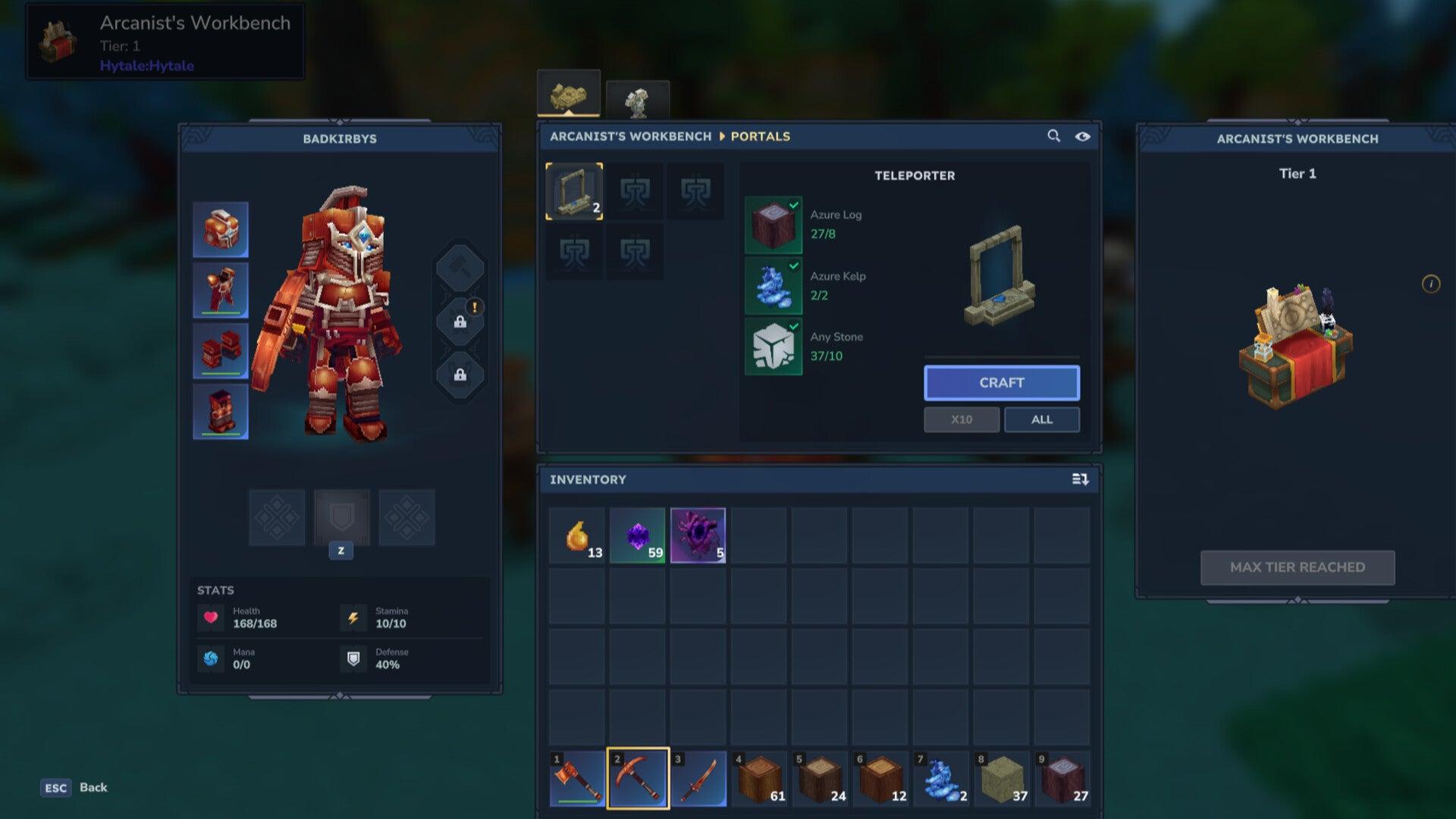
Task: Click the lower locked accessory slot
Action: click(461, 373)
